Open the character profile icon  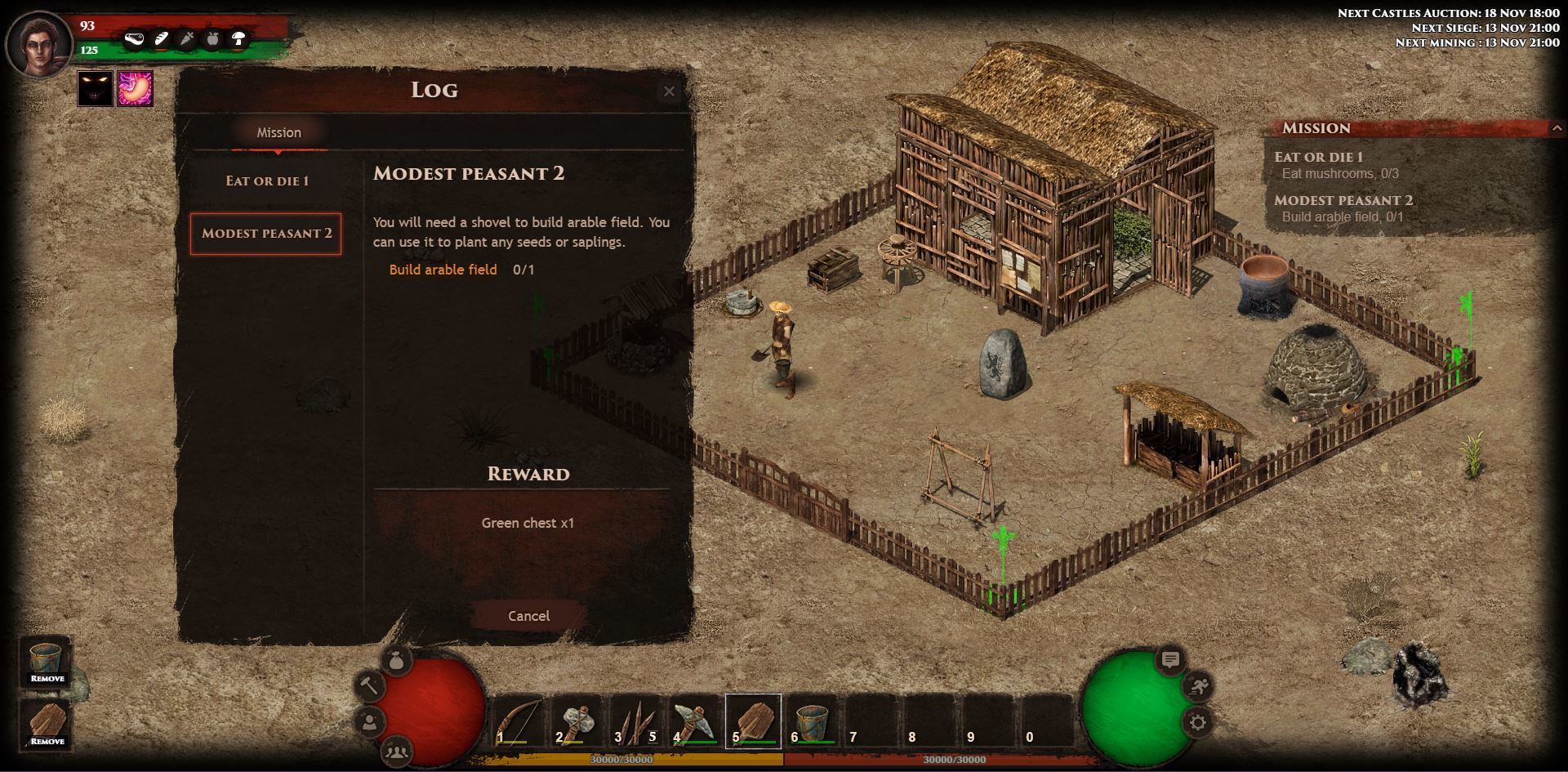(x=370, y=722)
